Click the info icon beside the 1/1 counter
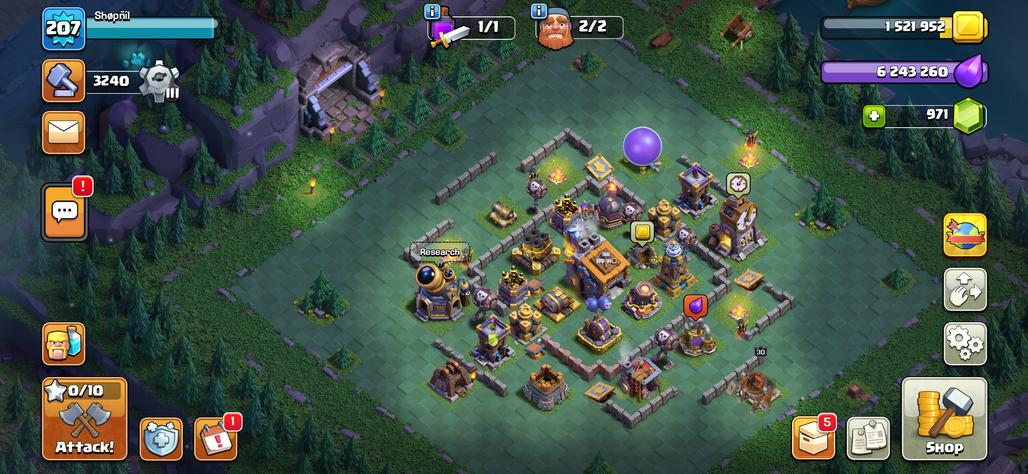The image size is (1028, 474). tap(432, 12)
